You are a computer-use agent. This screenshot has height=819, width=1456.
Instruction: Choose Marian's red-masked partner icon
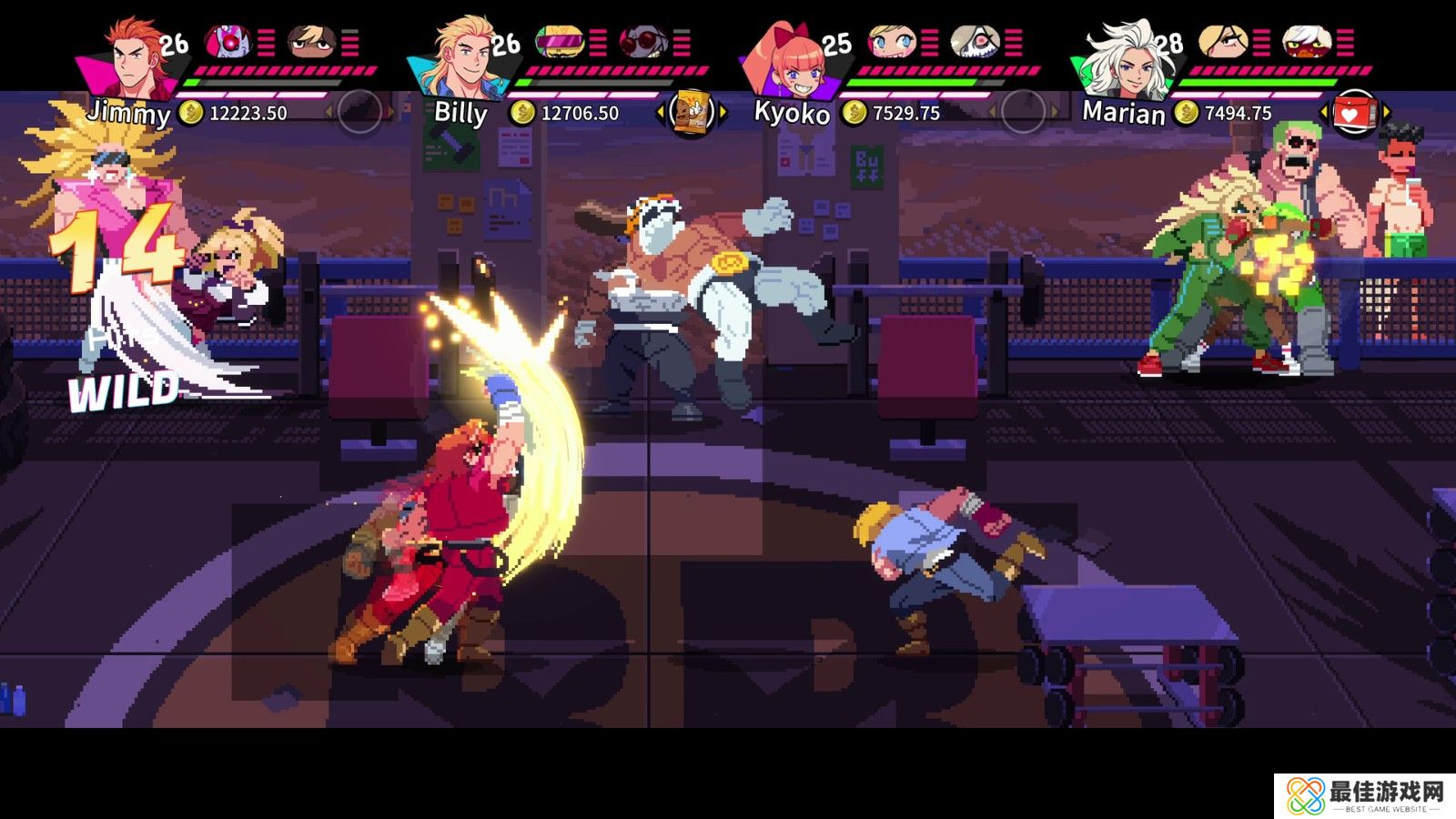click(x=1306, y=41)
